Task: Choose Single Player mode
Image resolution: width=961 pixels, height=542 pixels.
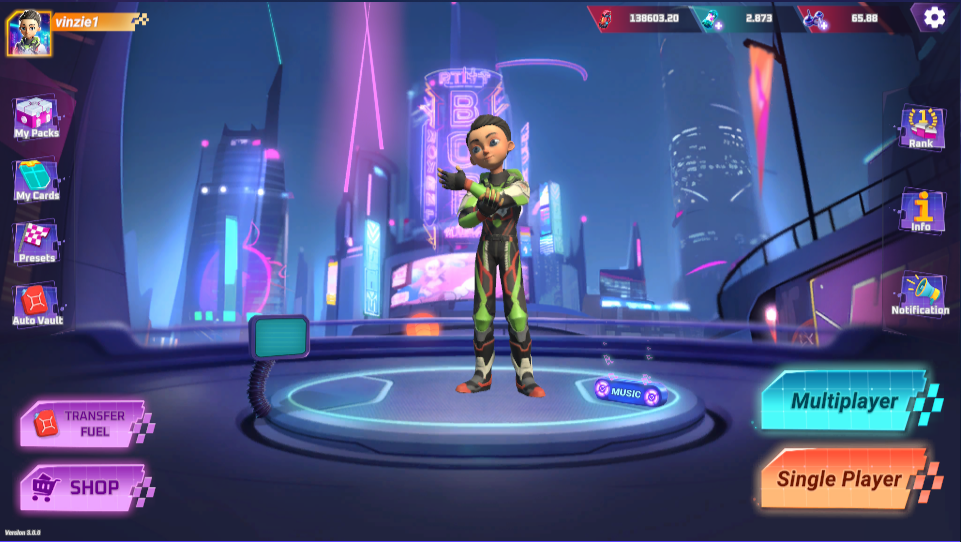Action: 840,480
